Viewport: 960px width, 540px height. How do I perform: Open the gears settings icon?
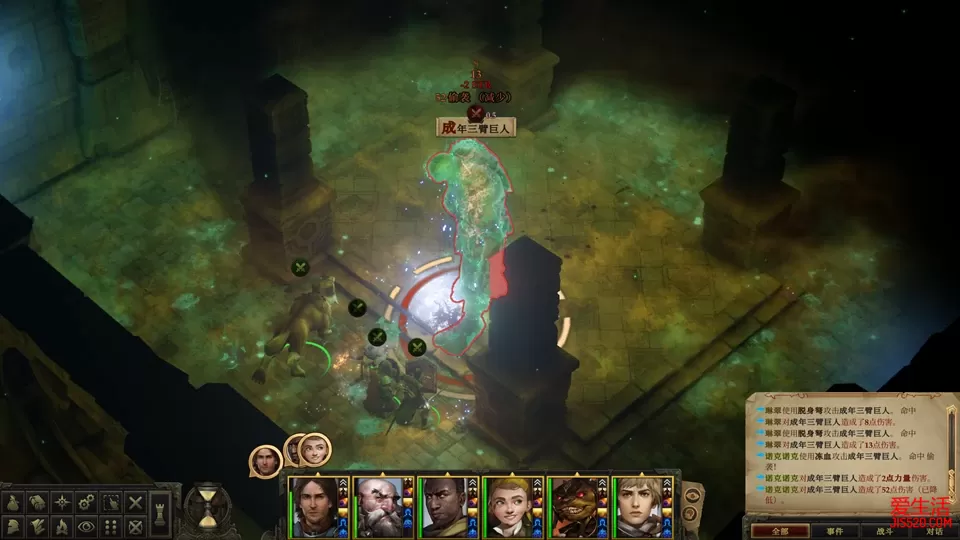coord(87,502)
